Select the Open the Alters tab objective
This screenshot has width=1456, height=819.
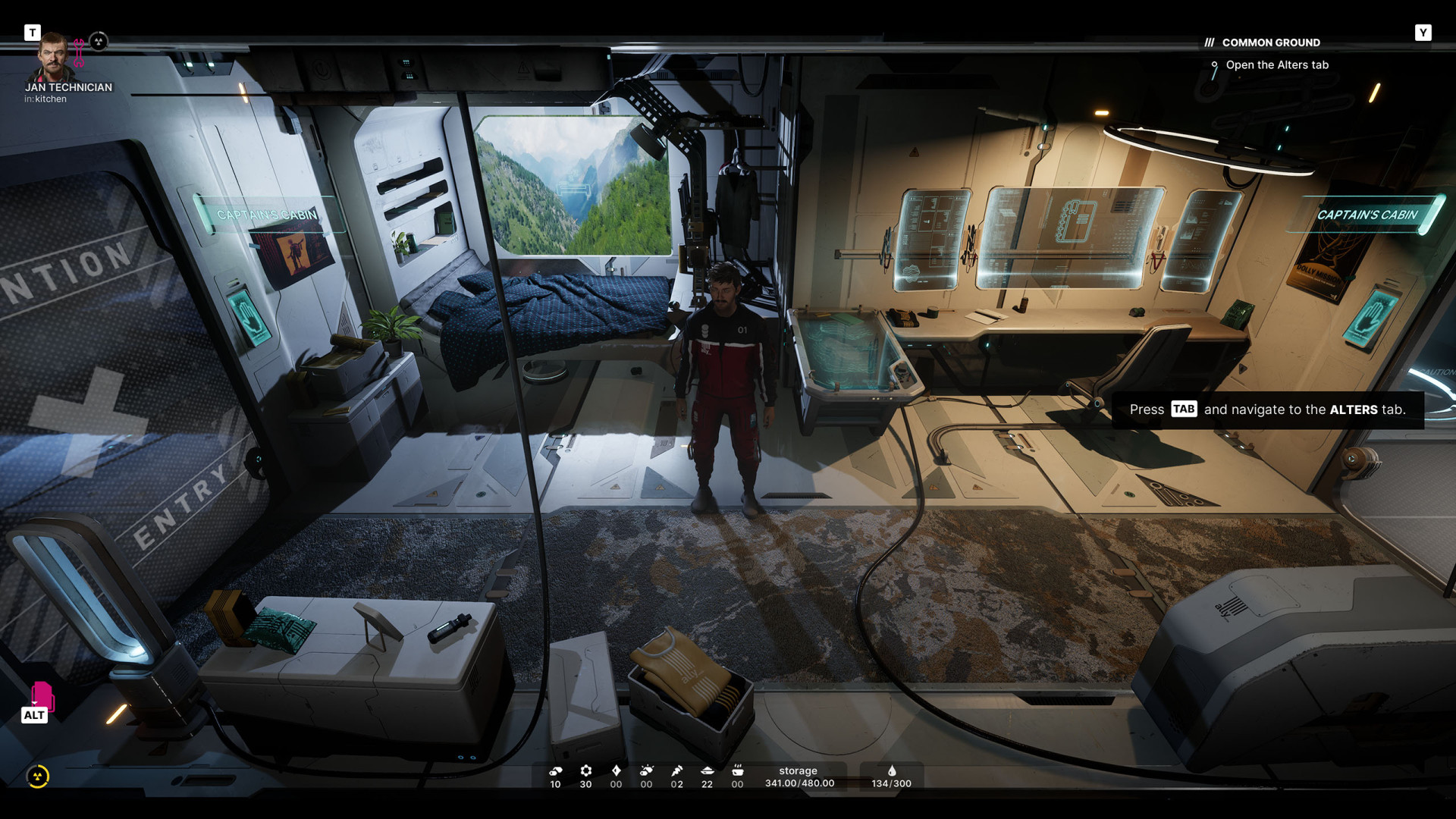[x=1276, y=65]
